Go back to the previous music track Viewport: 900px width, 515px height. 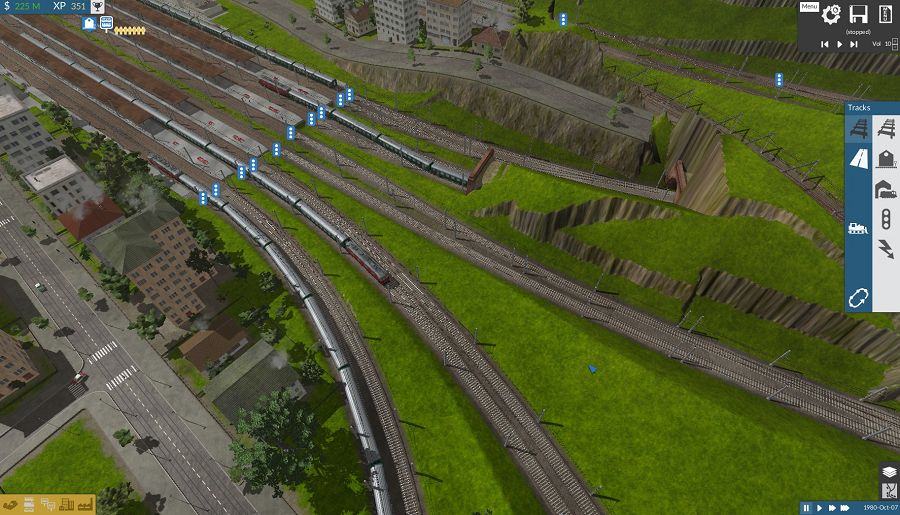point(824,44)
